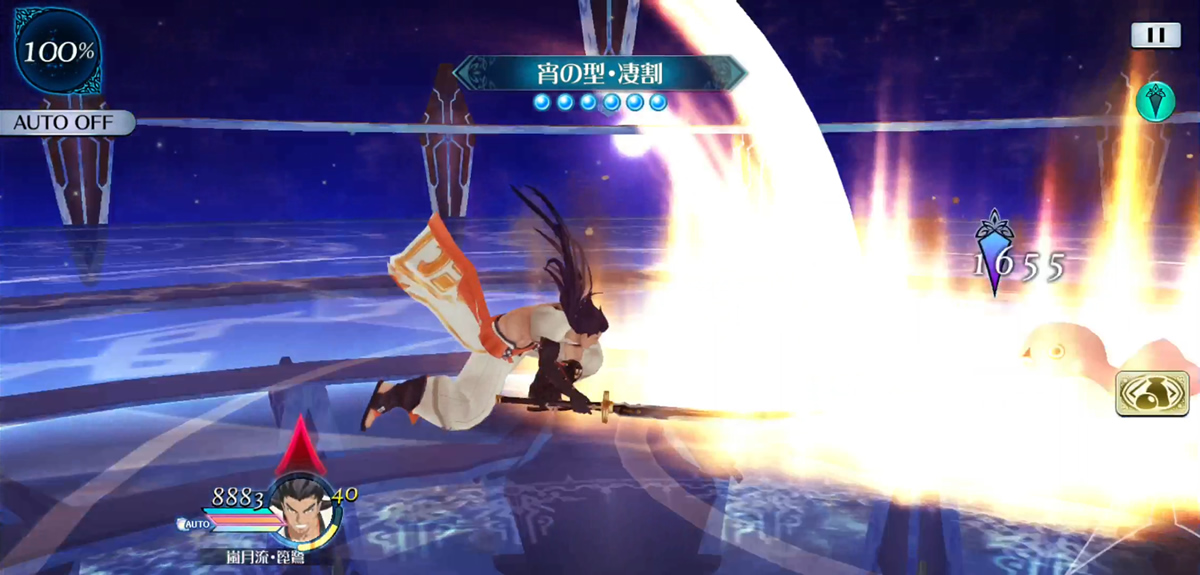The image size is (1200, 575).
Task: Select the dark-haired character portrait
Action: pyautogui.click(x=301, y=507)
